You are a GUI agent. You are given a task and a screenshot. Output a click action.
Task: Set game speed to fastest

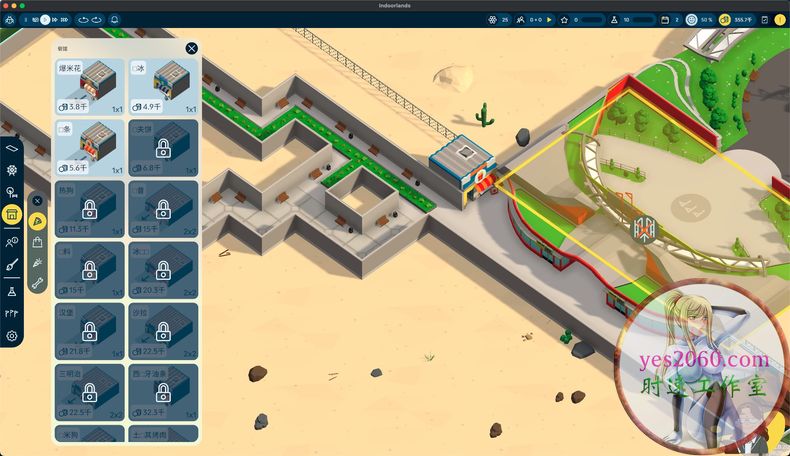[x=65, y=19]
